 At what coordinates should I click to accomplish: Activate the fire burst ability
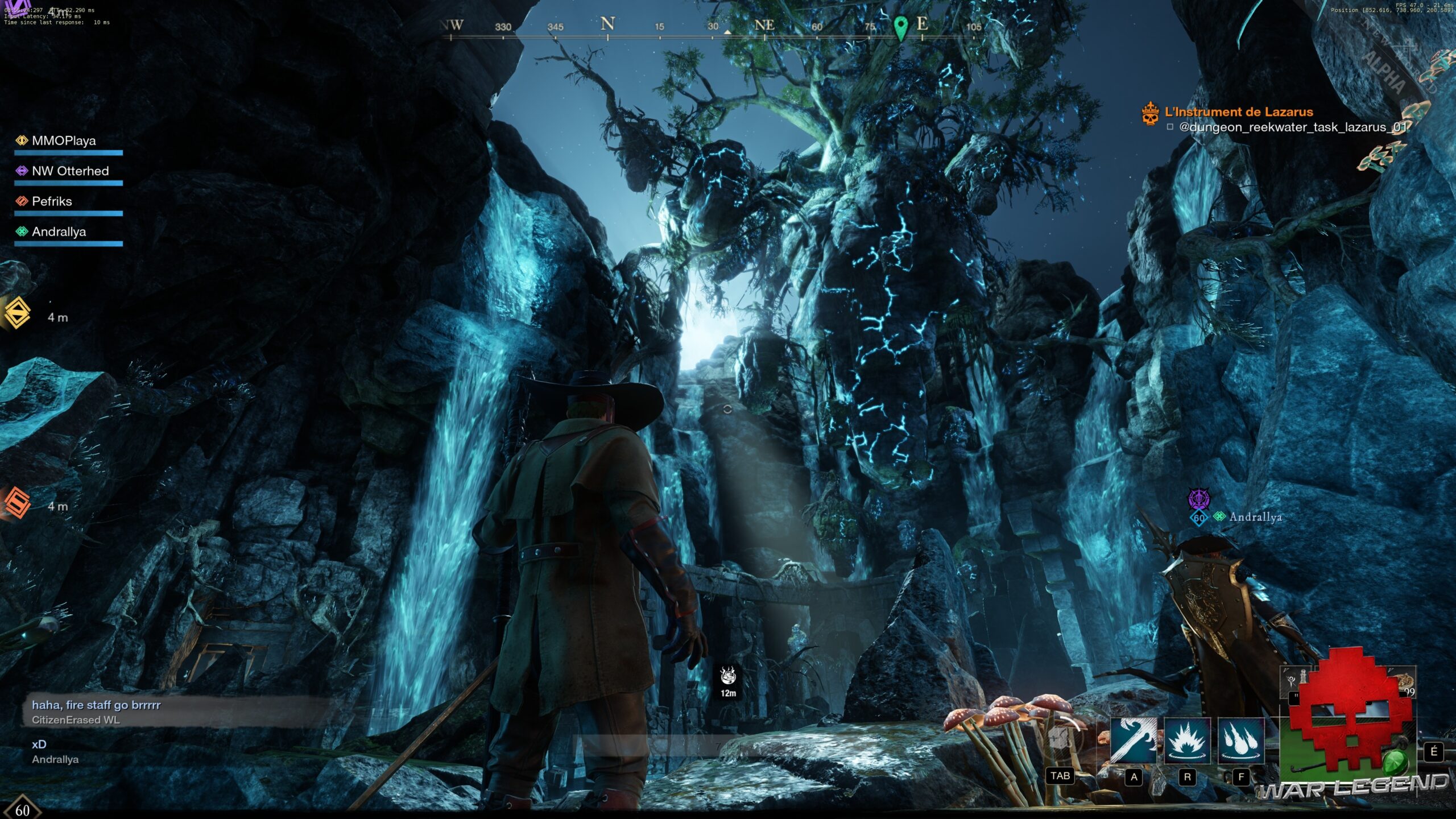[x=1187, y=740]
